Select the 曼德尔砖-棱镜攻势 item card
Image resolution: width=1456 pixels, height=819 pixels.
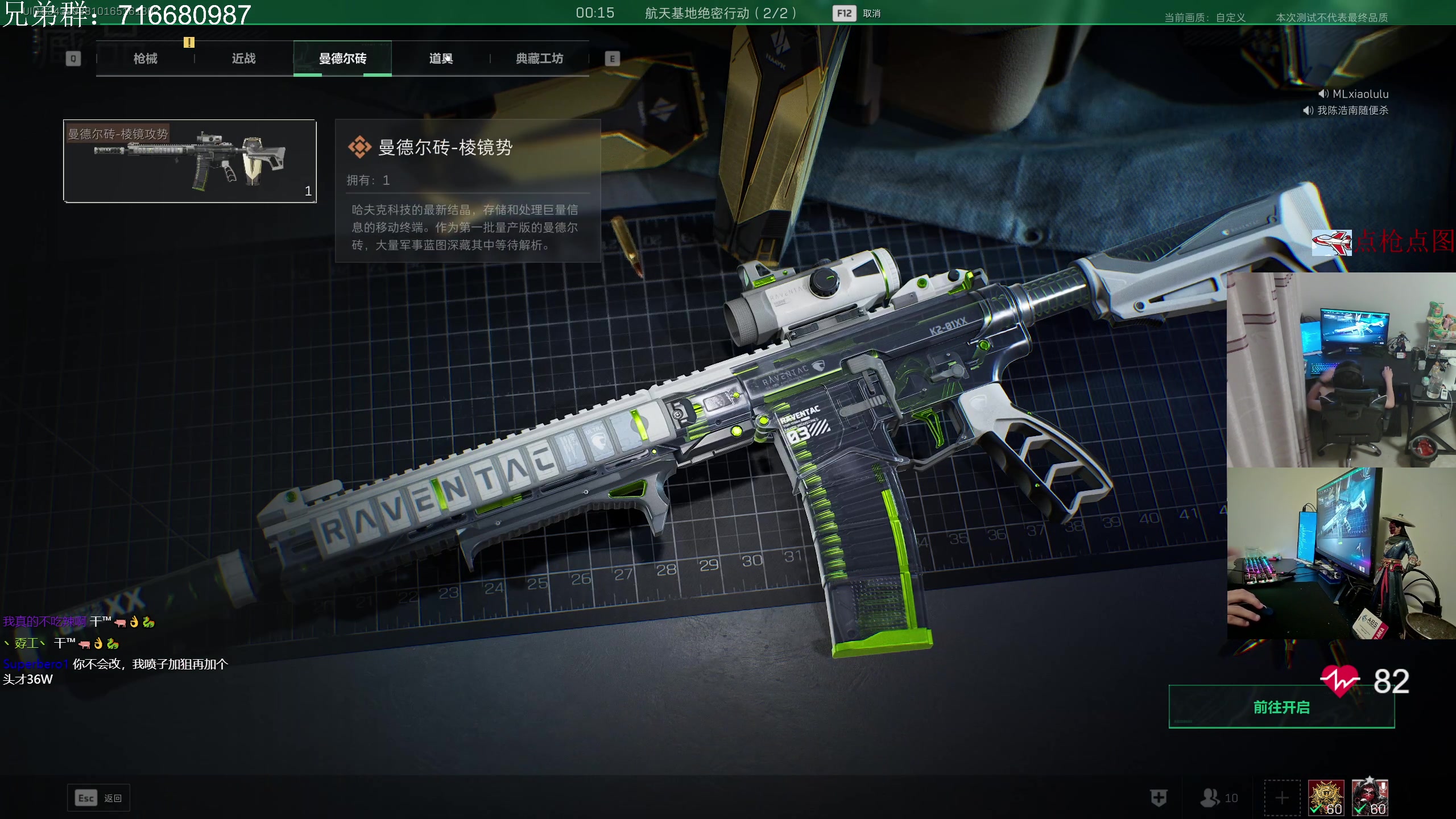click(190, 161)
